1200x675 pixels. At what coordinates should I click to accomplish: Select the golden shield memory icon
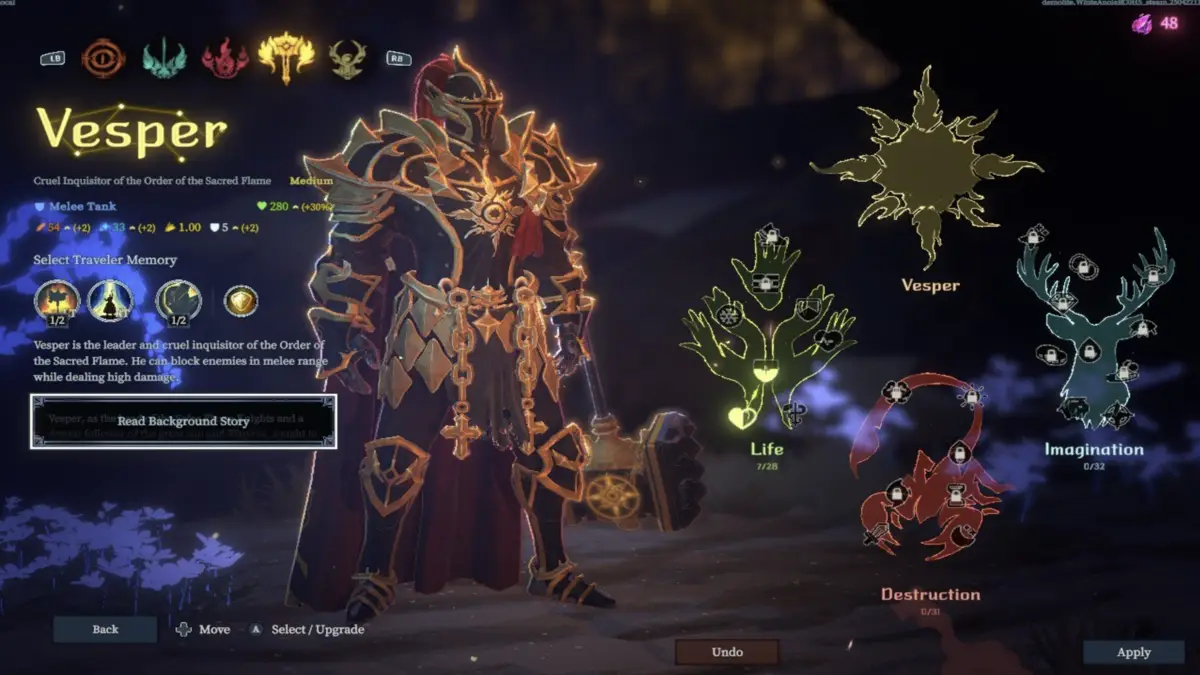241,300
